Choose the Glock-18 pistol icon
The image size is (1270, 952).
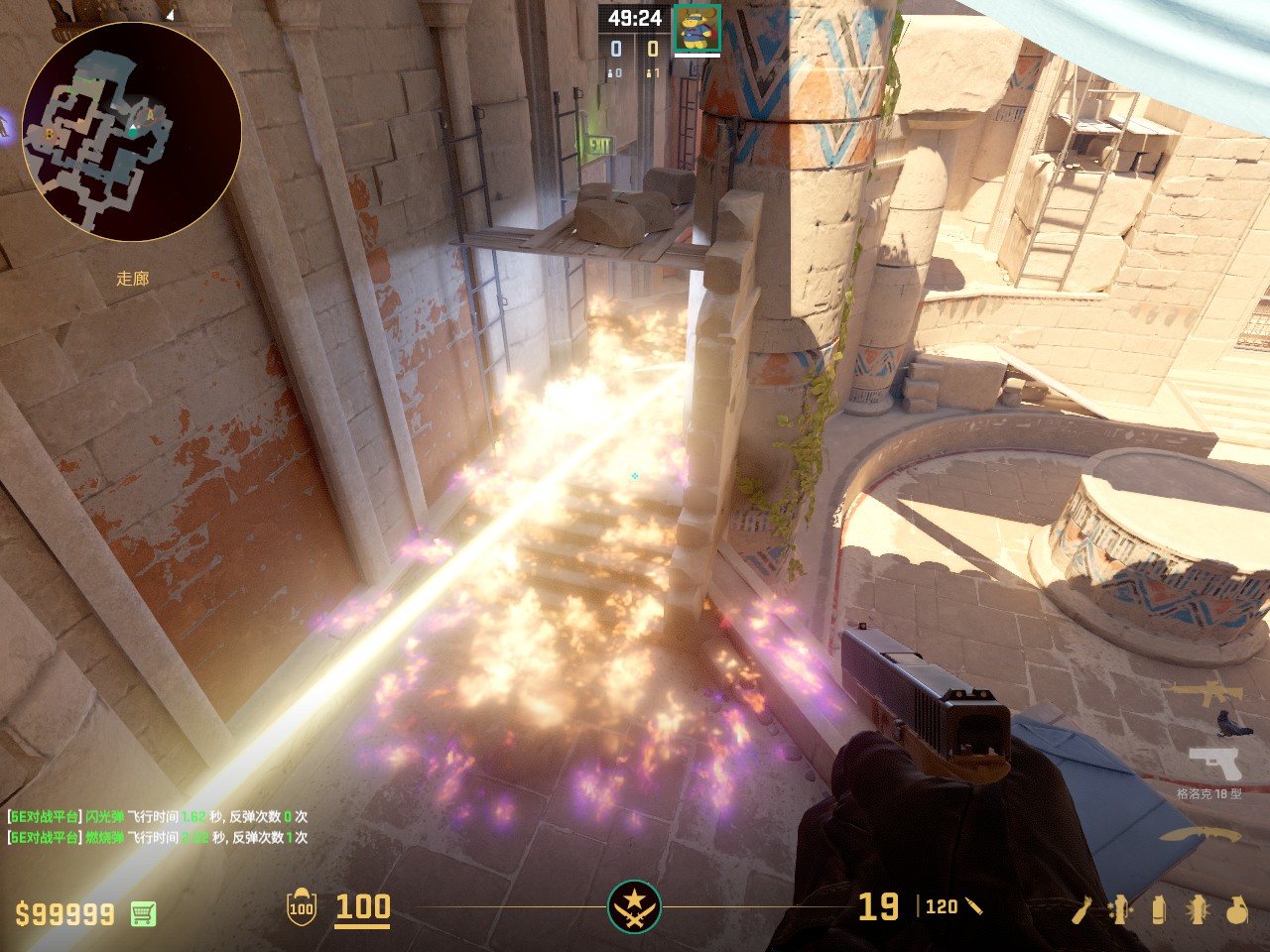click(x=1215, y=765)
